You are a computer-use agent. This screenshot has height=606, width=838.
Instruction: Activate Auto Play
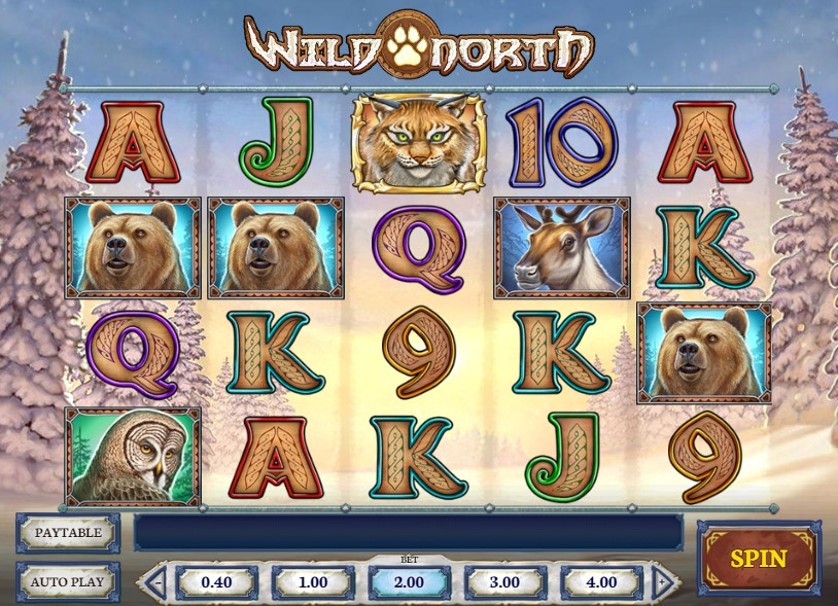pyautogui.click(x=68, y=581)
